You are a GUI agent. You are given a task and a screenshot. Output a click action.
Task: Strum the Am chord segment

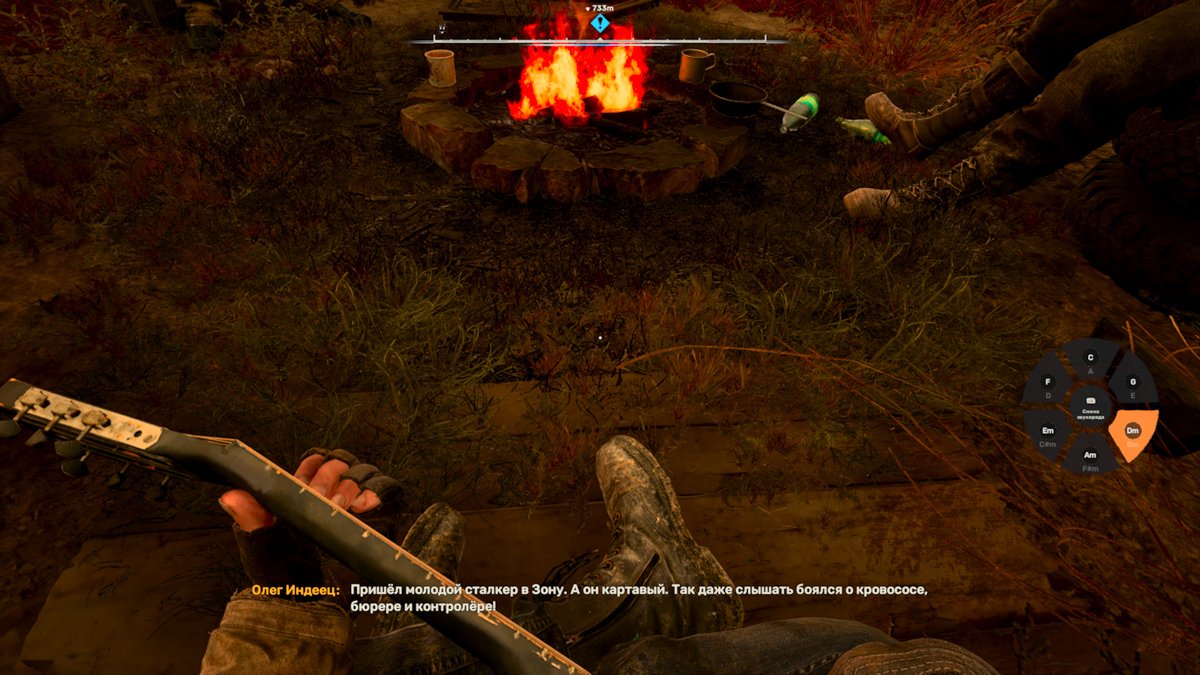coord(1090,457)
